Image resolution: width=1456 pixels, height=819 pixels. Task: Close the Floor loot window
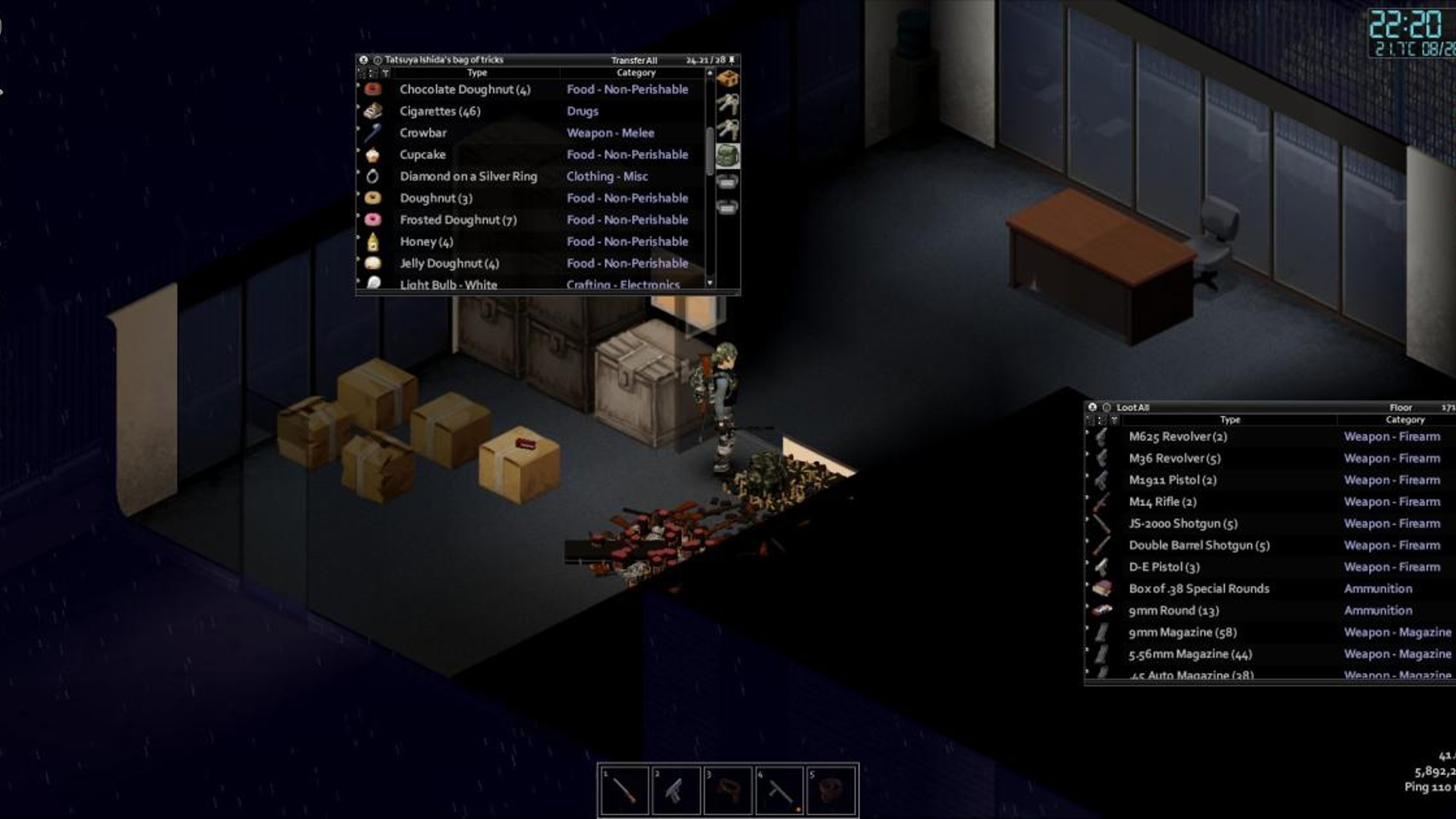(x=1092, y=408)
